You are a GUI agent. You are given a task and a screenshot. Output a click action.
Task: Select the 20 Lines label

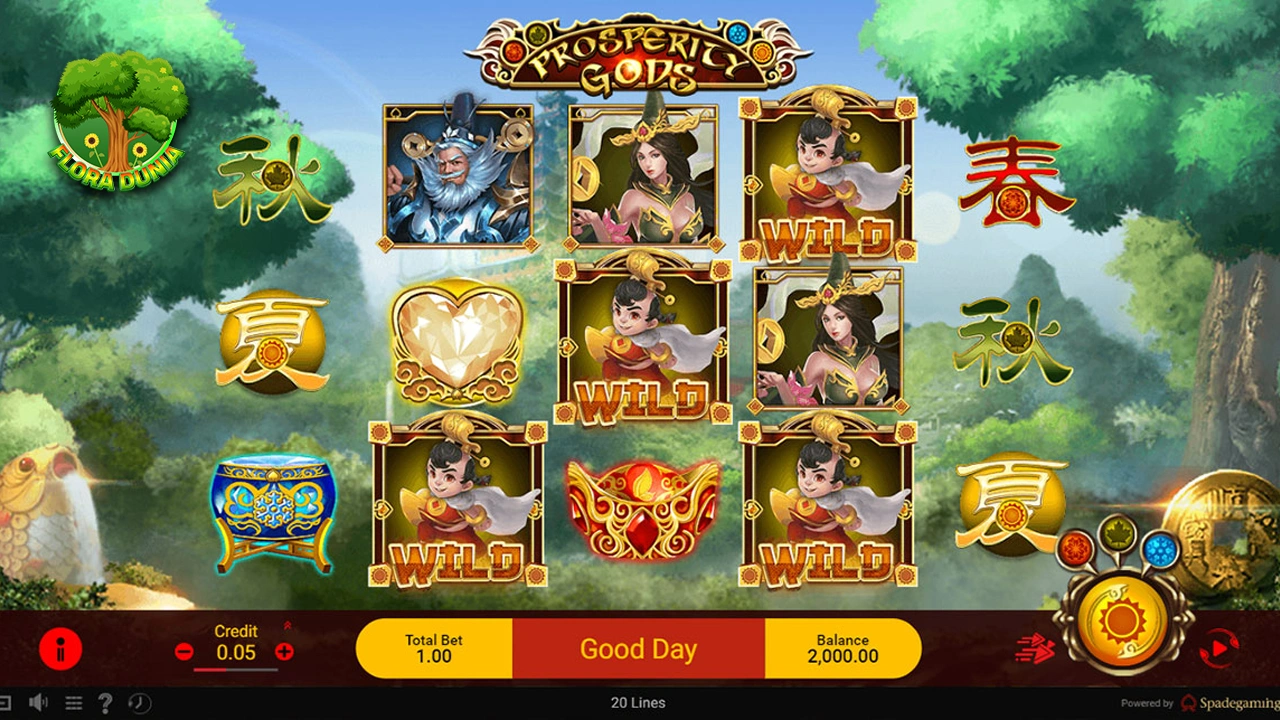pyautogui.click(x=639, y=703)
